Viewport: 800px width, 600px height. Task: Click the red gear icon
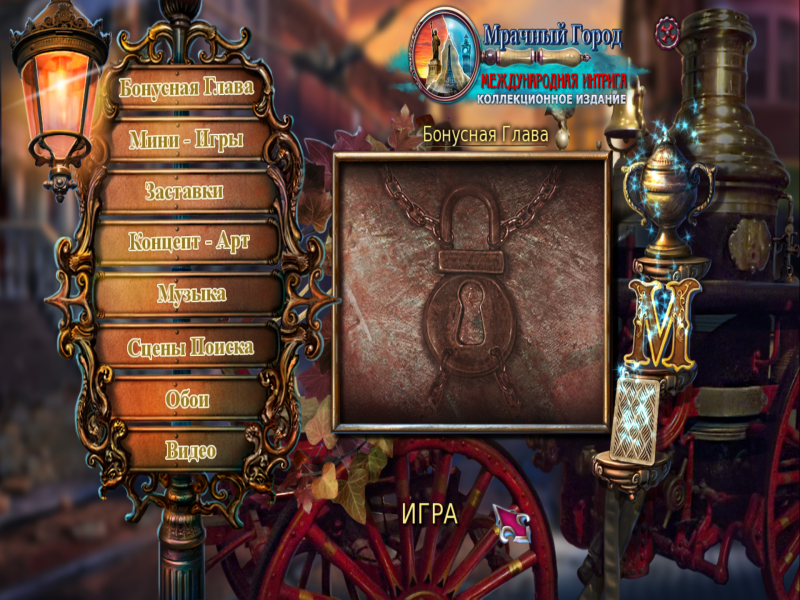(667, 32)
